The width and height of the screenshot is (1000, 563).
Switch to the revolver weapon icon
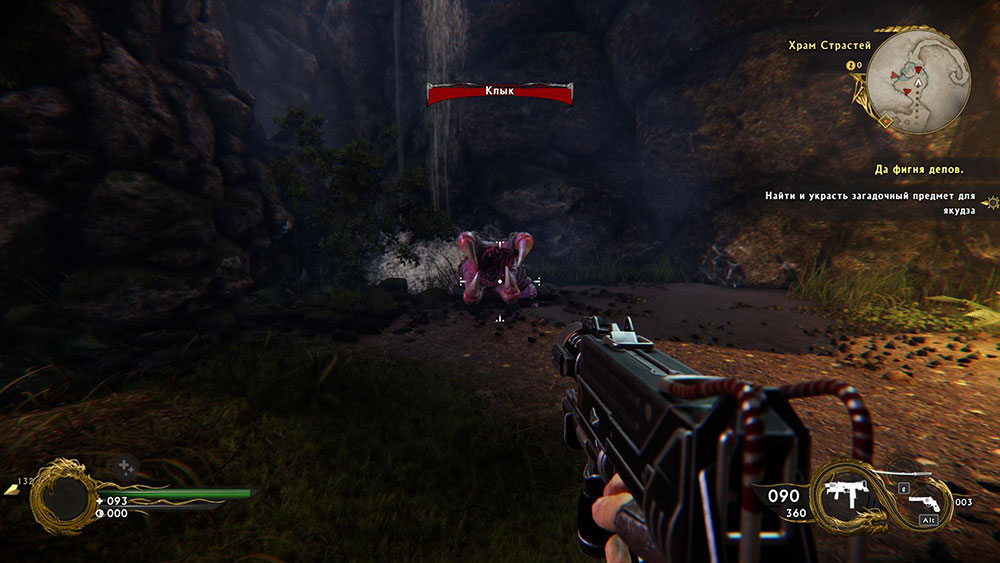coord(925,502)
